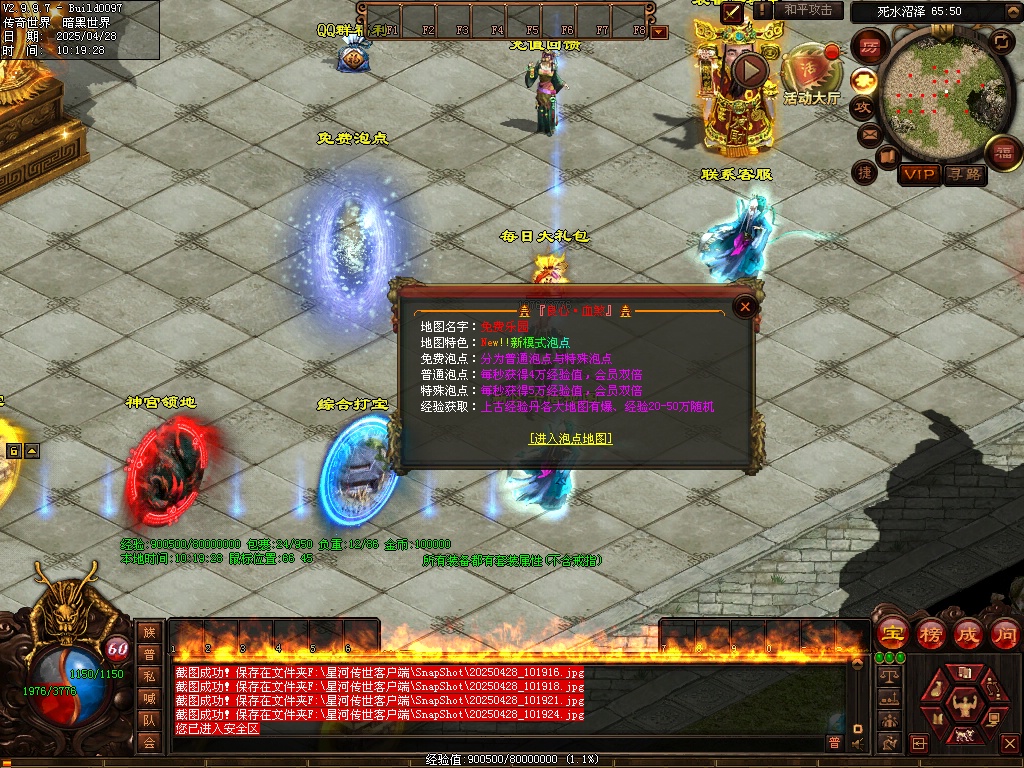The width and height of the screenshot is (1024, 768).
Task: Expand the function key bar dropdown arrow
Action: tap(659, 32)
